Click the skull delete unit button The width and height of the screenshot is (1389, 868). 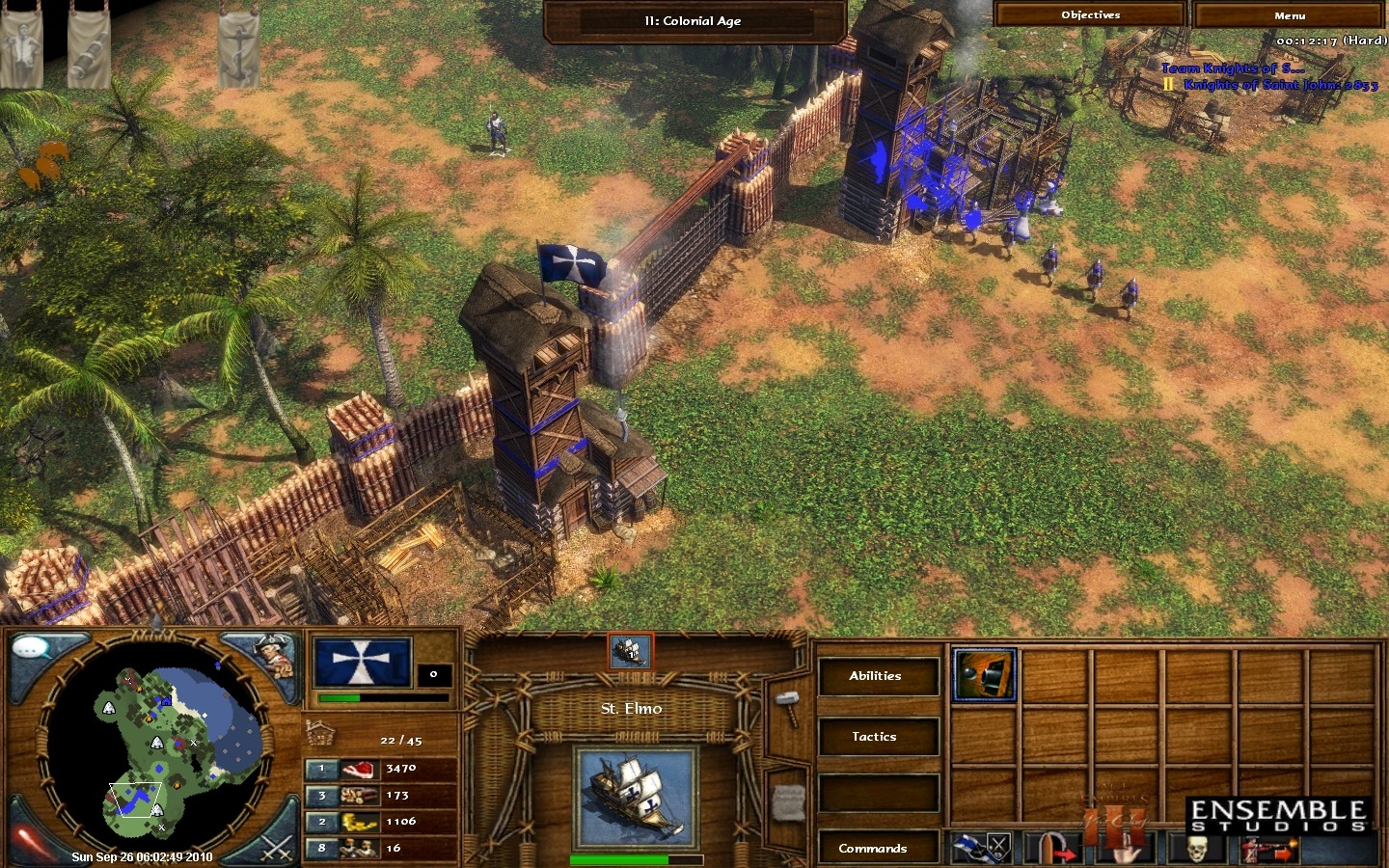point(1197,849)
